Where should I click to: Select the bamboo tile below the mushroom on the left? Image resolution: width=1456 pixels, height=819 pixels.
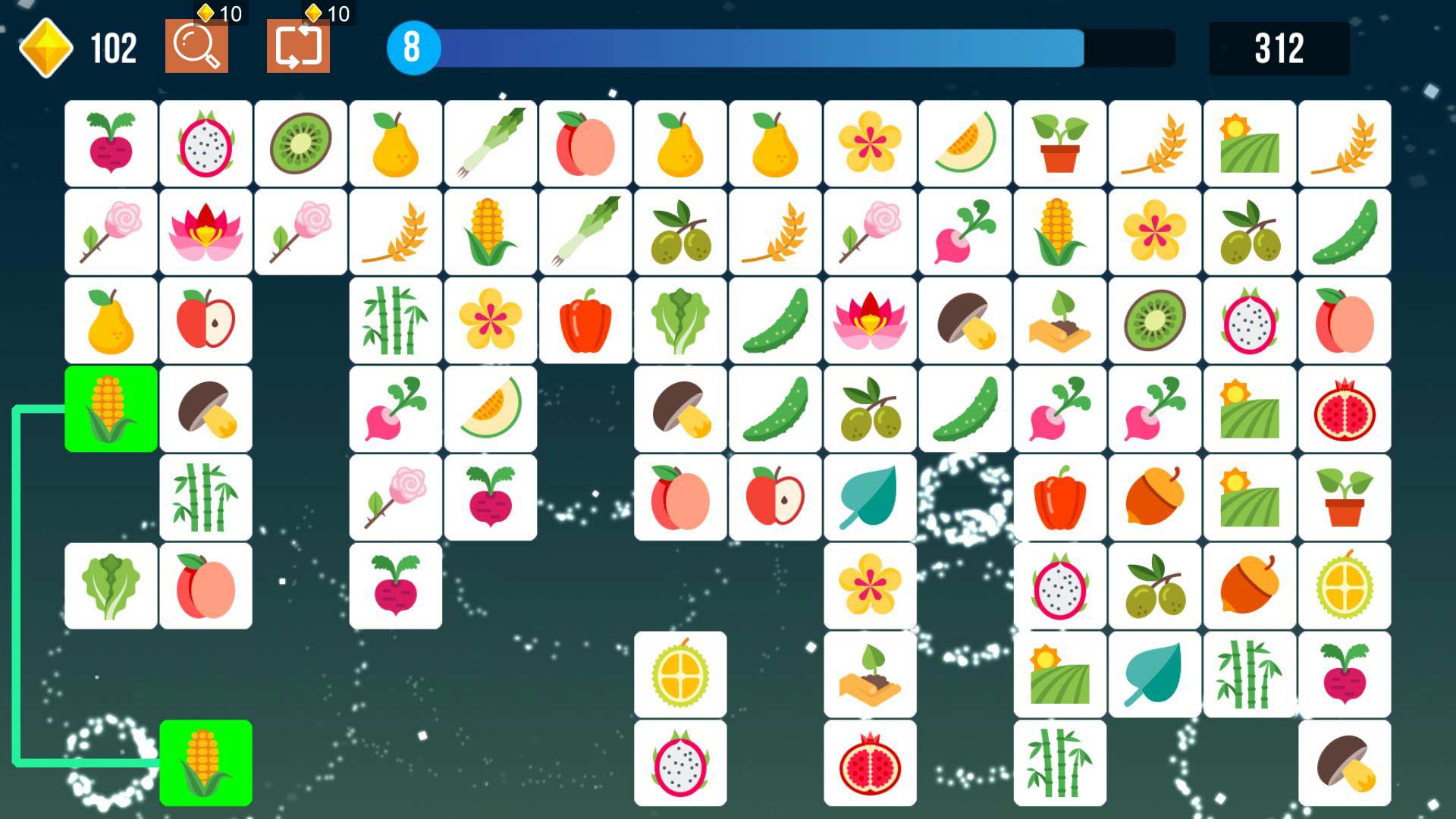(x=205, y=497)
